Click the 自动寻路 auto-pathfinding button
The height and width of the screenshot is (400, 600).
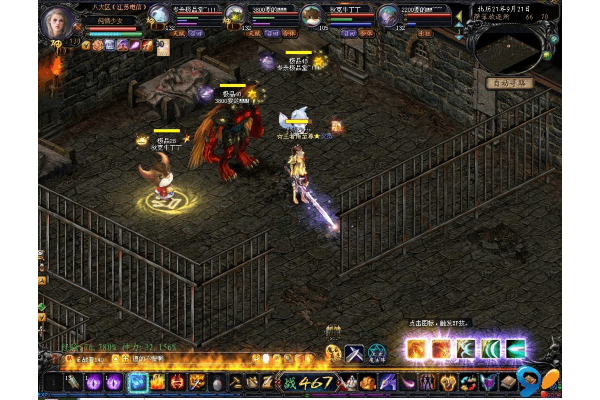510,83
